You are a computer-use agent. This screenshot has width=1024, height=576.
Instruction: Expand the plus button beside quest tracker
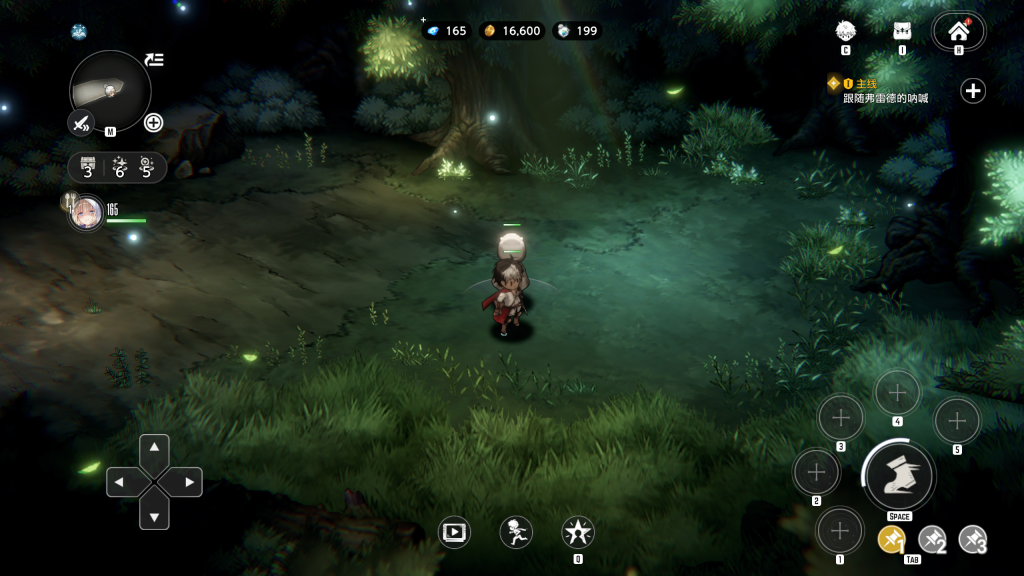point(973,91)
